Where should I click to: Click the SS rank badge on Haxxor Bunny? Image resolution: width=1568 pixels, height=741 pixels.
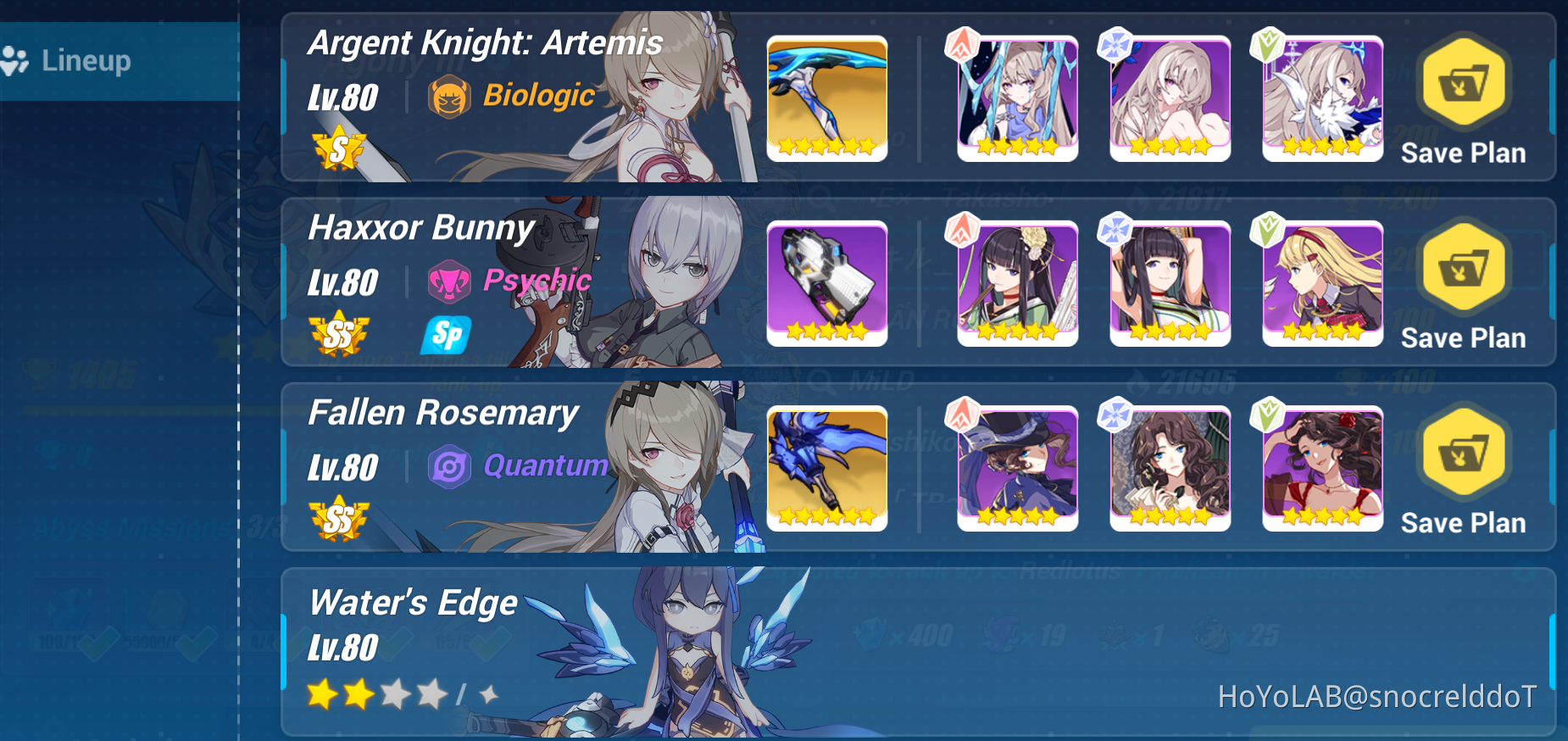337,335
